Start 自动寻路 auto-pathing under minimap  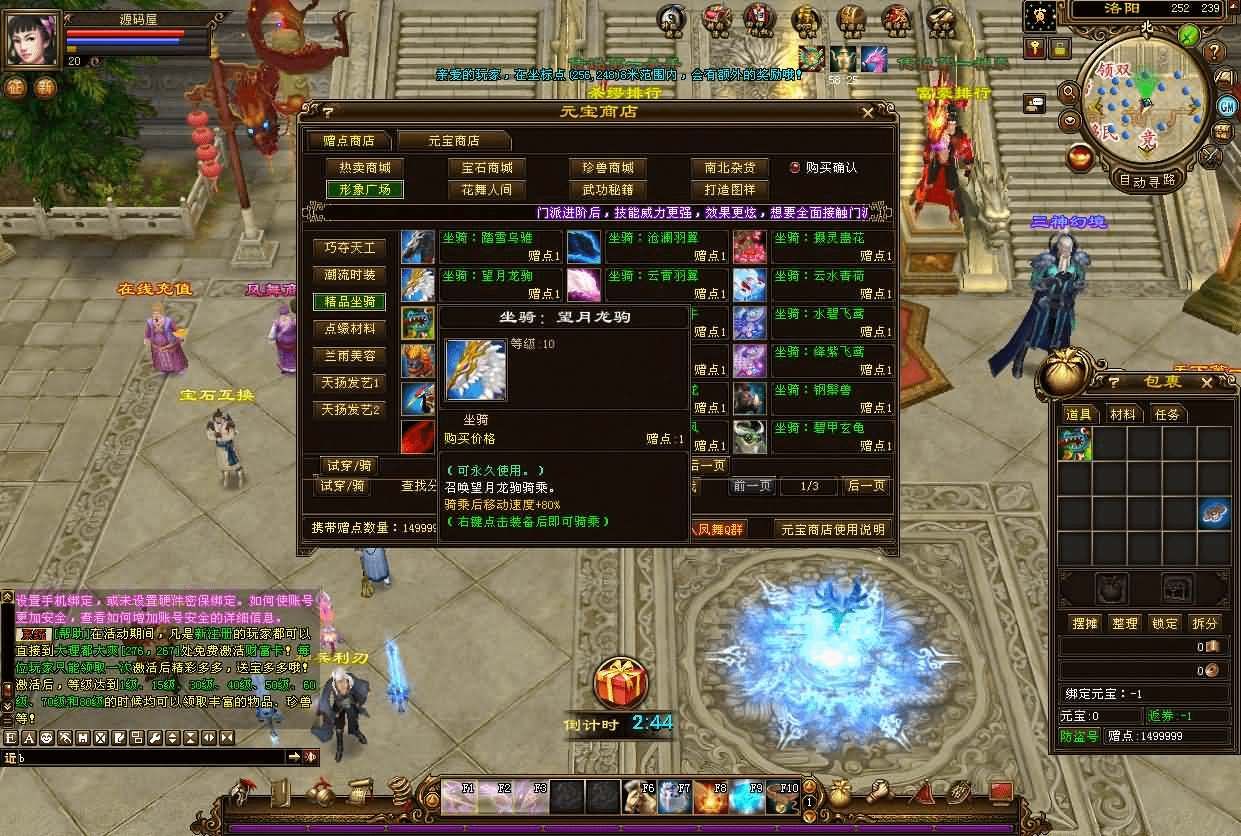tap(1148, 181)
